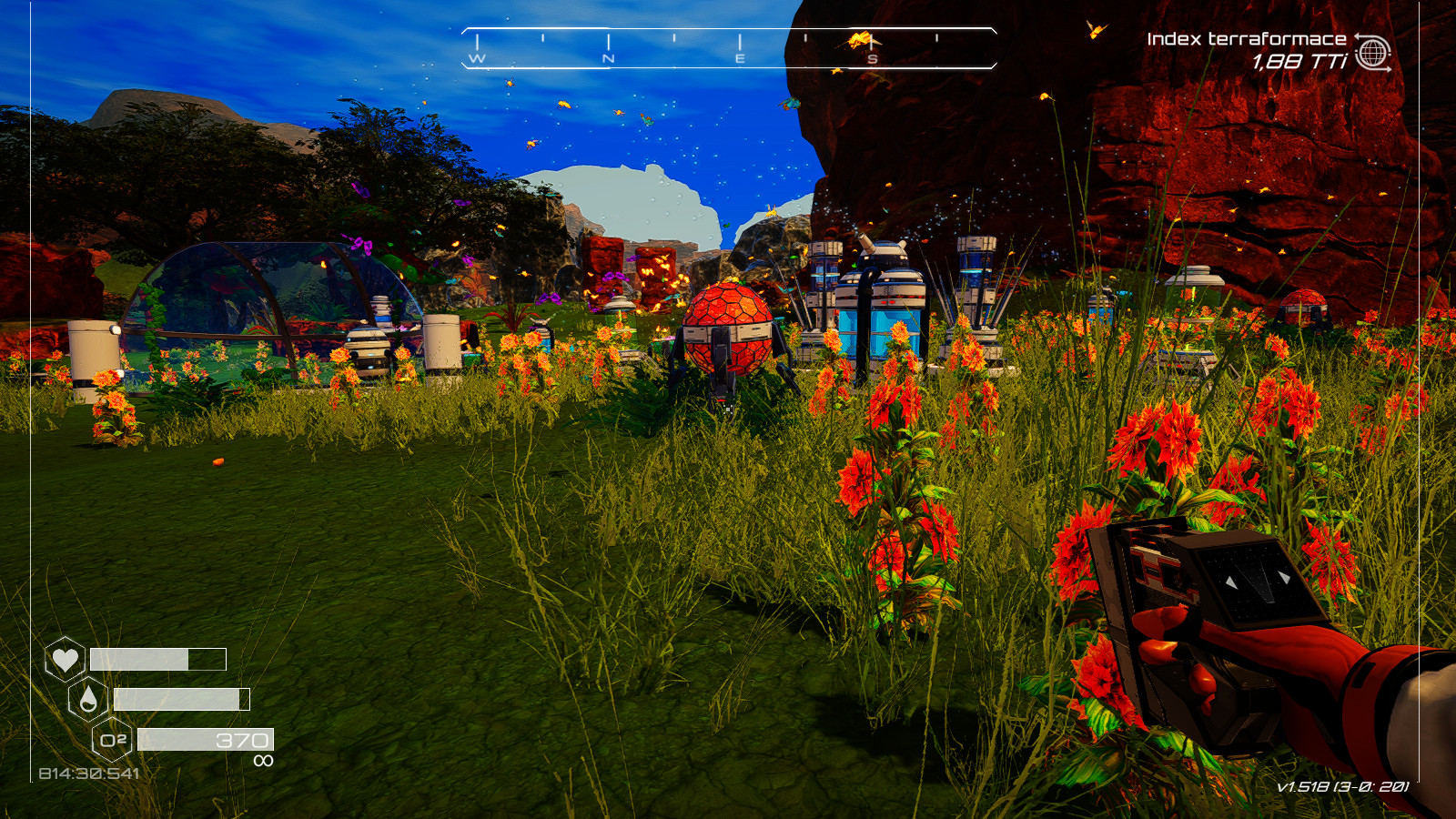Click the compass direction bar
Viewport: 1456px width, 819px height.
729,48
